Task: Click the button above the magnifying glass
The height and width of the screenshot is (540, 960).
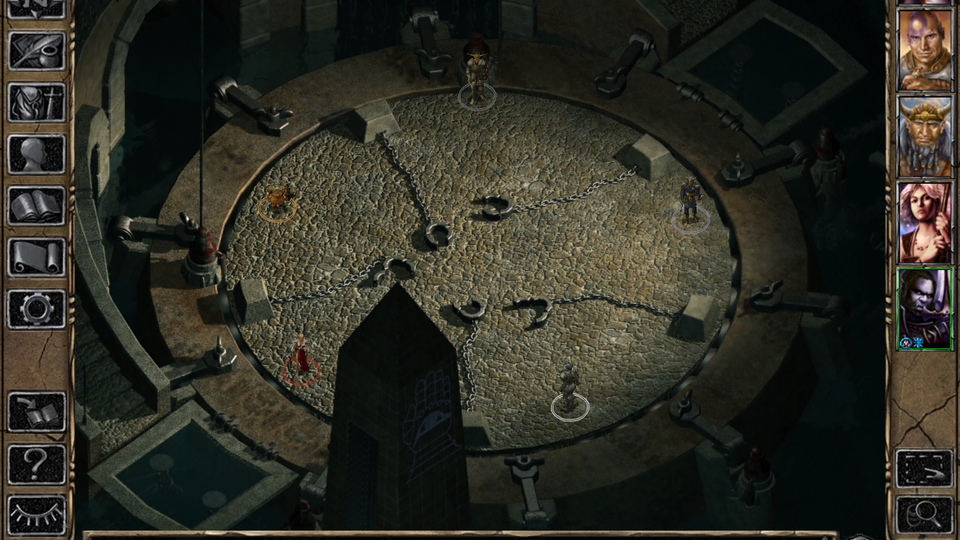Action: (x=924, y=467)
